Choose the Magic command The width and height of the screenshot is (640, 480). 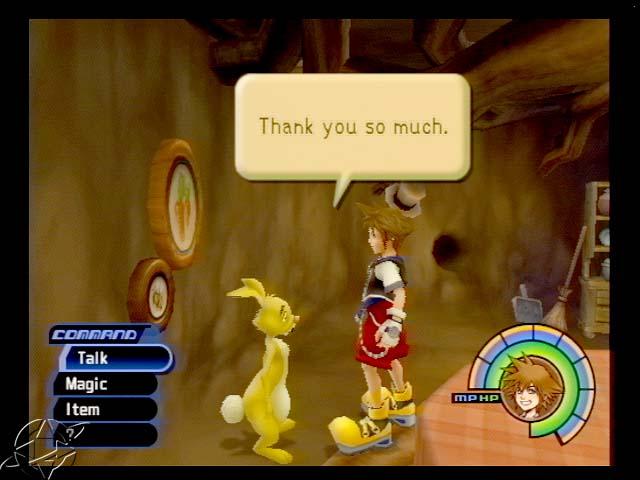coord(104,384)
